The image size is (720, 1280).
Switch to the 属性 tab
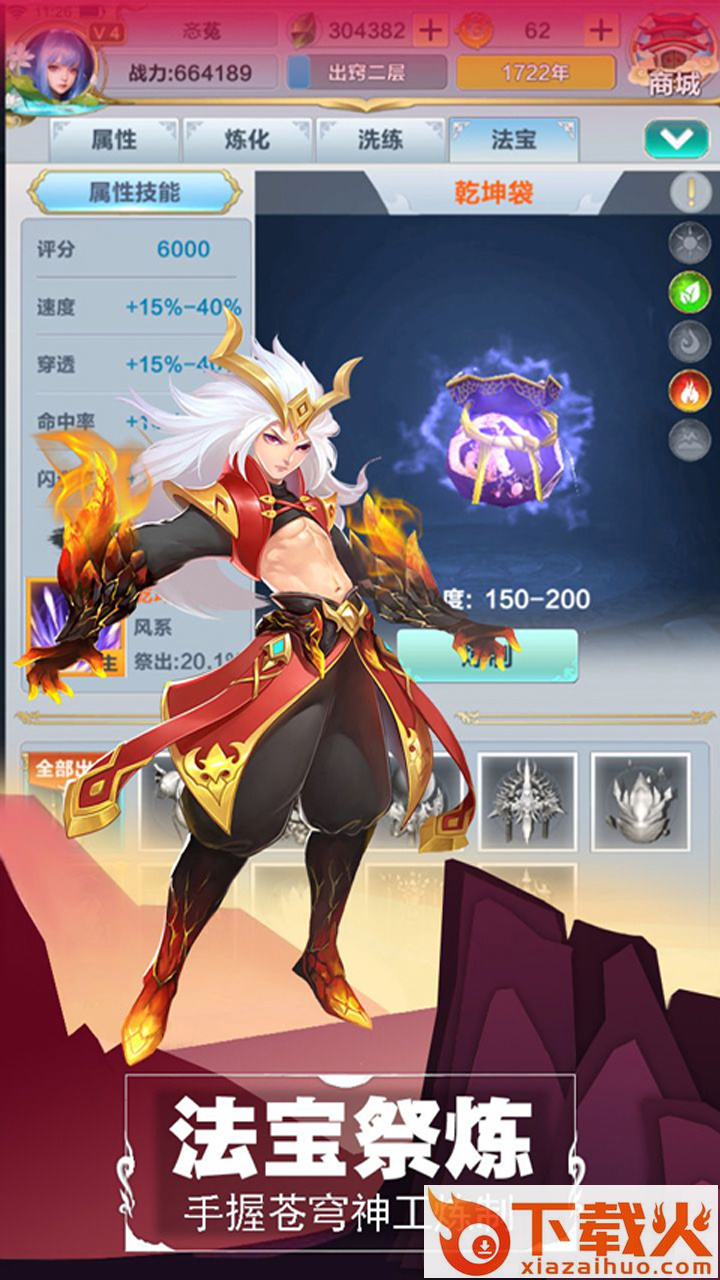[x=114, y=140]
